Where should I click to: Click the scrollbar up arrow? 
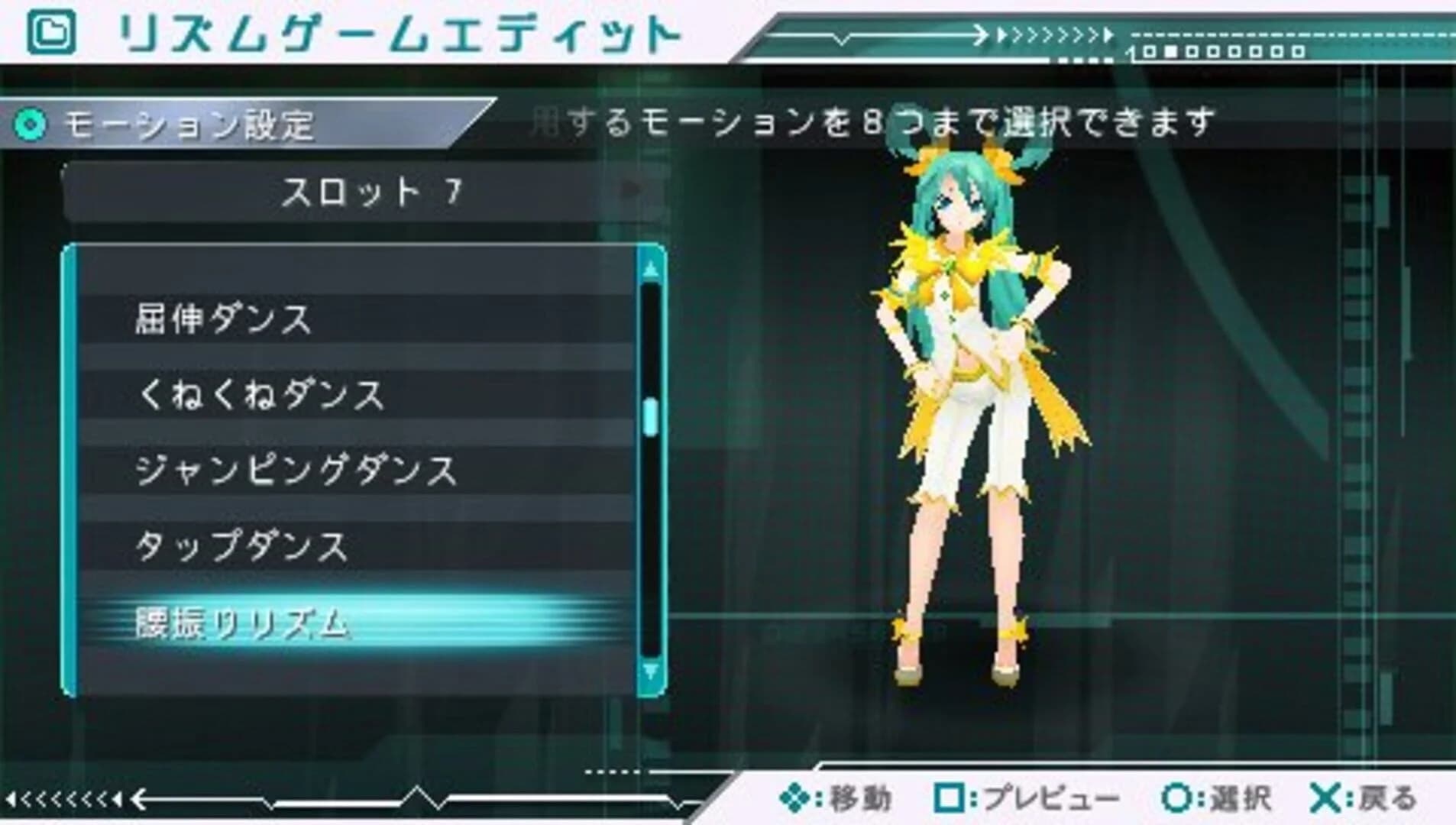[x=650, y=270]
